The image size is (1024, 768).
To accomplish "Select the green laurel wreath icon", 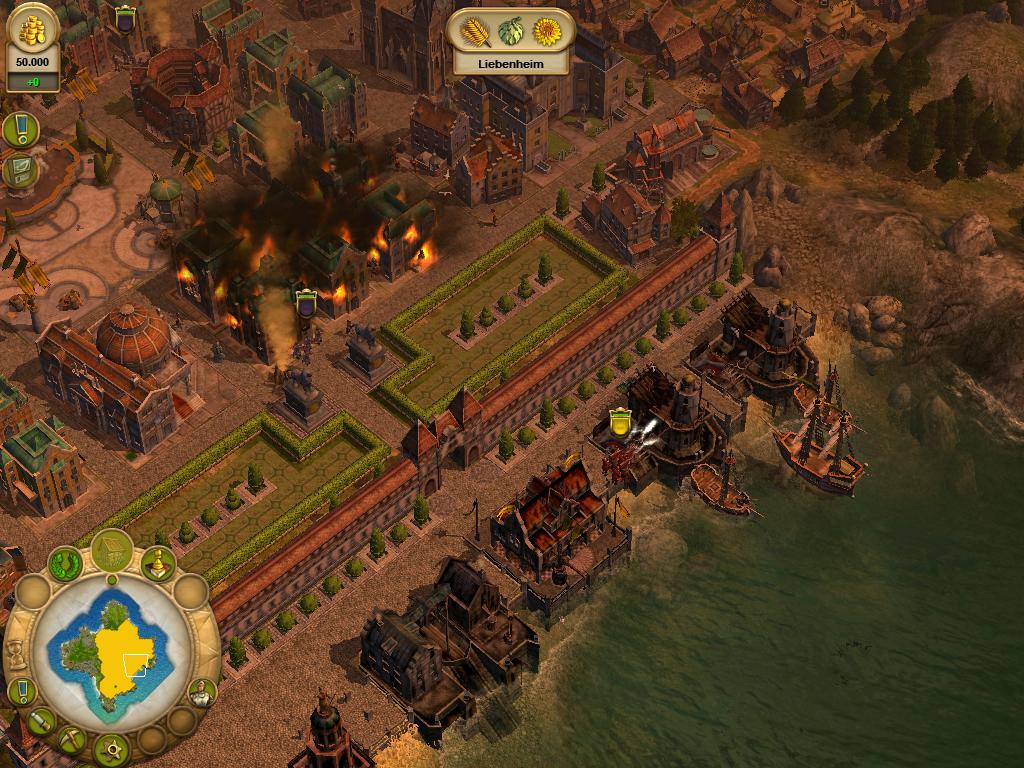I will 66,565.
